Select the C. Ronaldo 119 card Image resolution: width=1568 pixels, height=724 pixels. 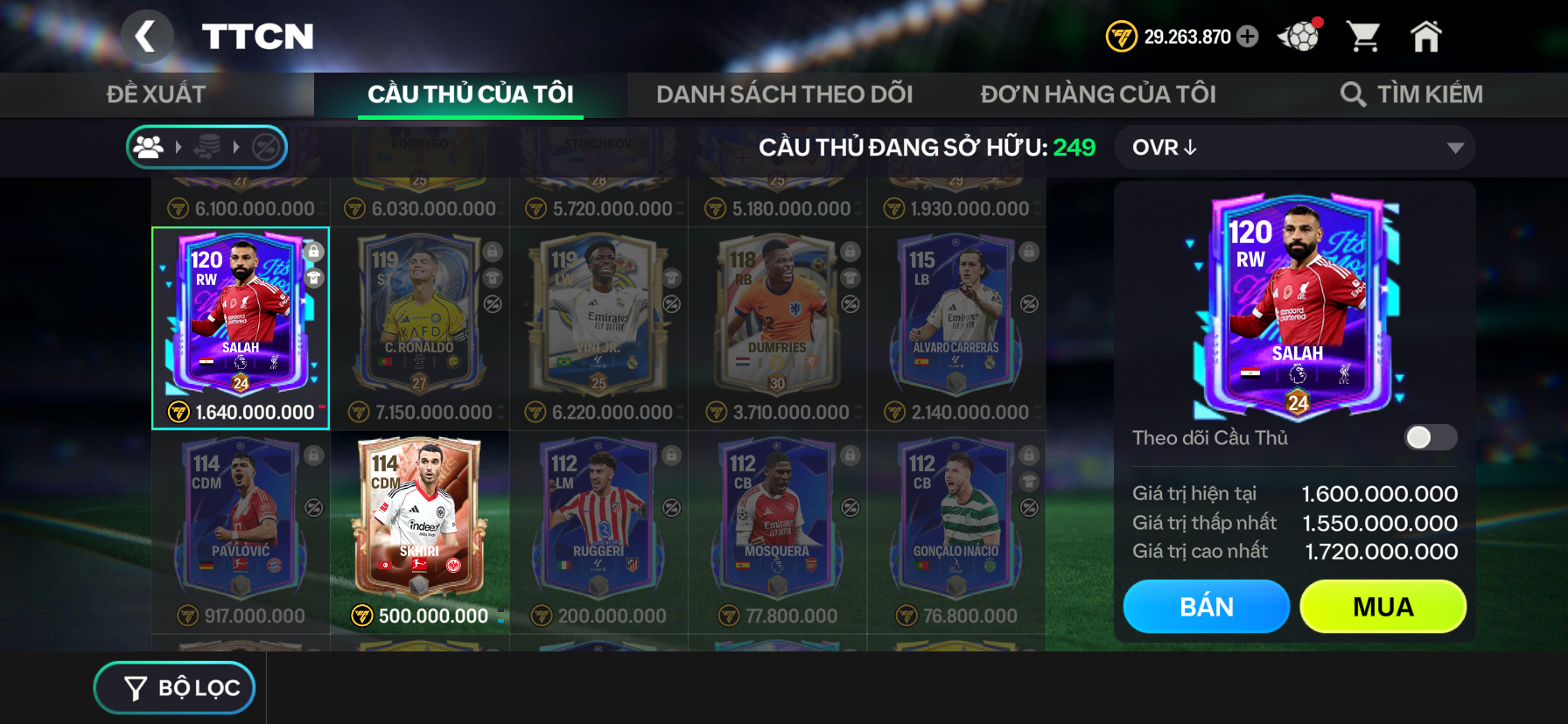(420, 319)
